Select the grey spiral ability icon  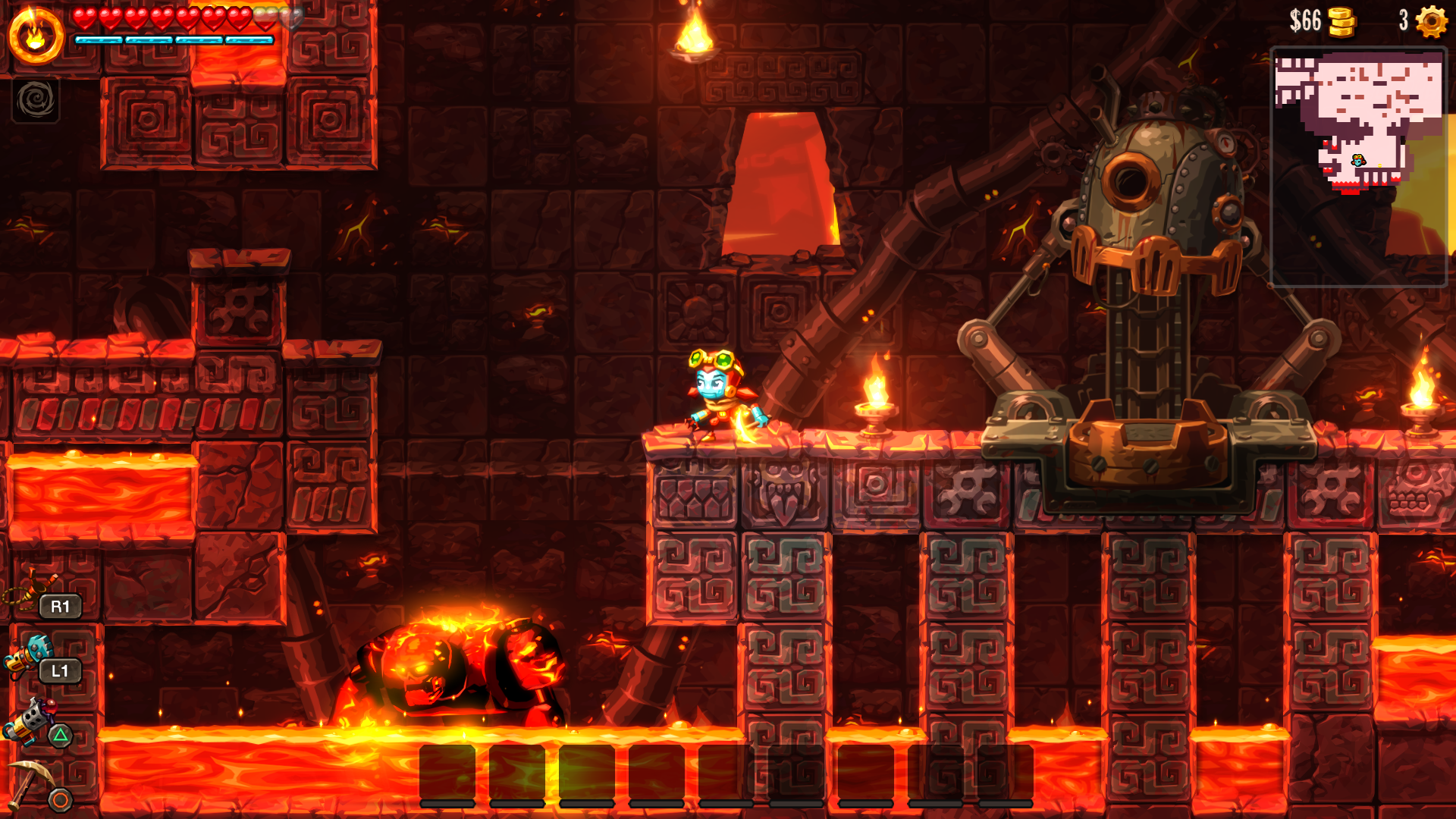[36, 100]
